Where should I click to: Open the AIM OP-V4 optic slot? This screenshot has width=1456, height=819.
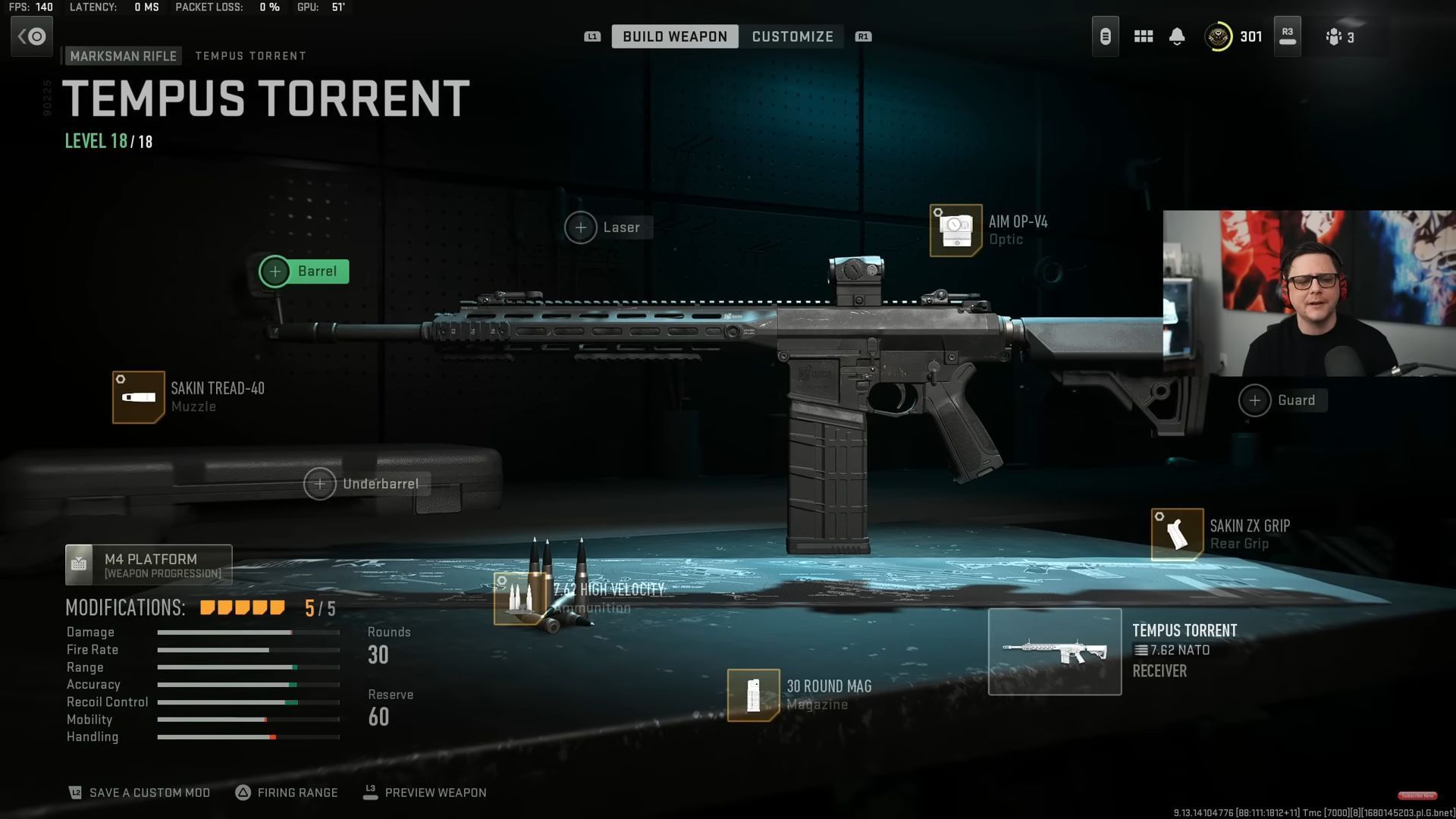(955, 230)
